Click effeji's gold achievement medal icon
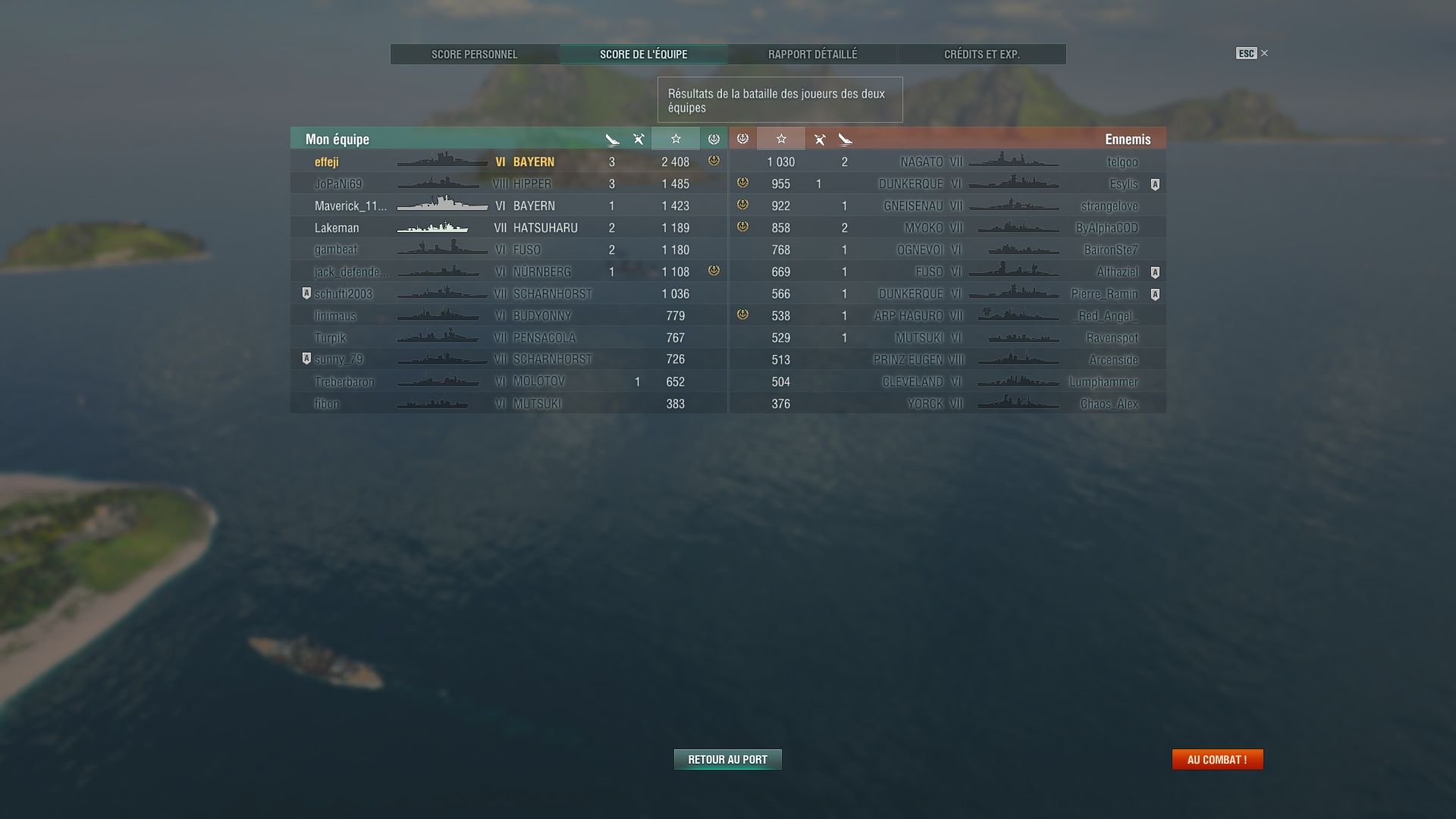Screen dimensions: 1456x819 click(x=712, y=162)
